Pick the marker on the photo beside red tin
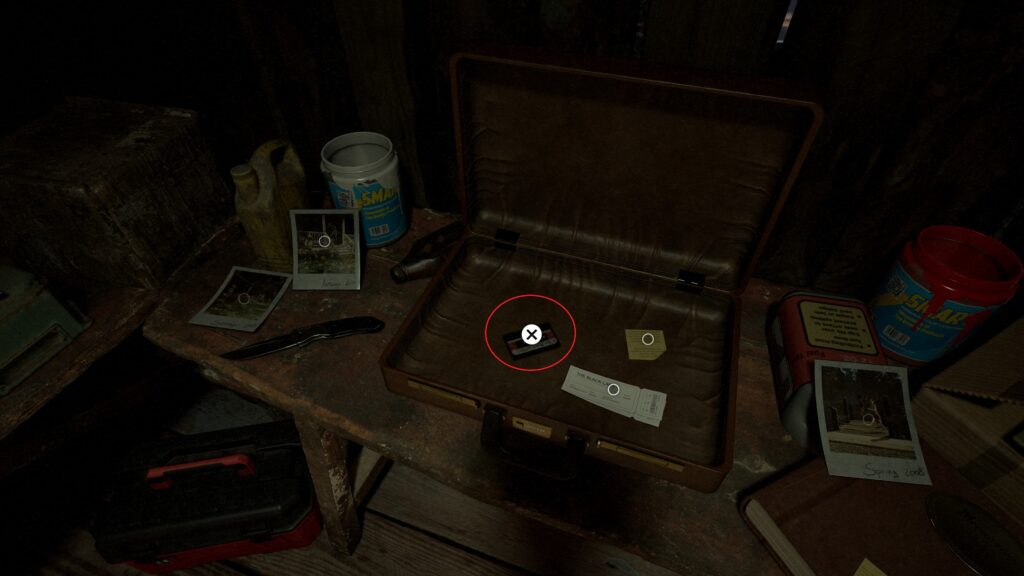 pos(869,422)
